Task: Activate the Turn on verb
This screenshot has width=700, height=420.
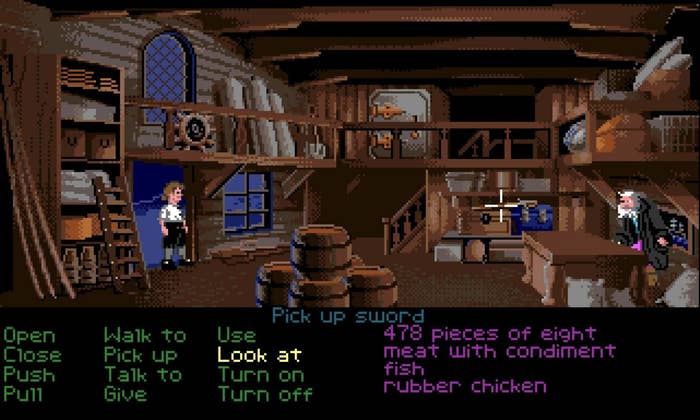Action: [x=260, y=374]
